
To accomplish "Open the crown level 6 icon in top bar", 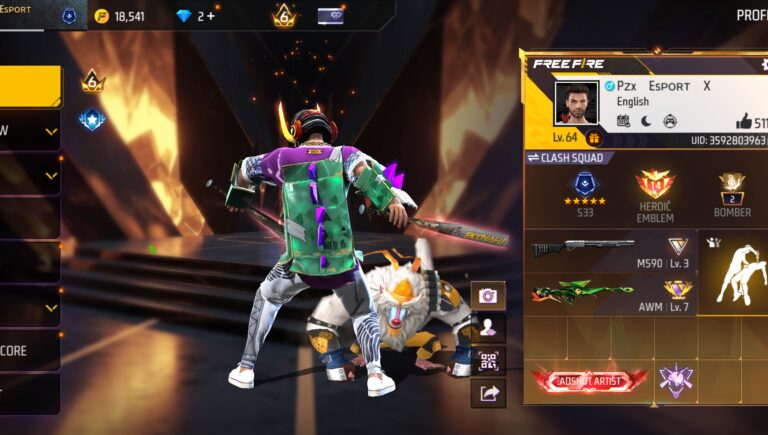I will pos(283,15).
